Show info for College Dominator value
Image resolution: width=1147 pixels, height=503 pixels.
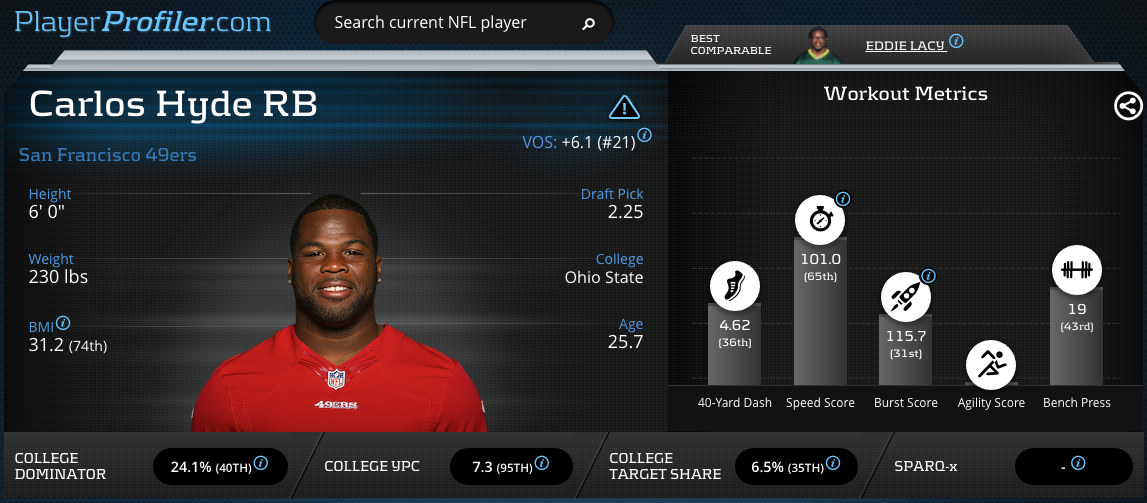[x=261, y=463]
